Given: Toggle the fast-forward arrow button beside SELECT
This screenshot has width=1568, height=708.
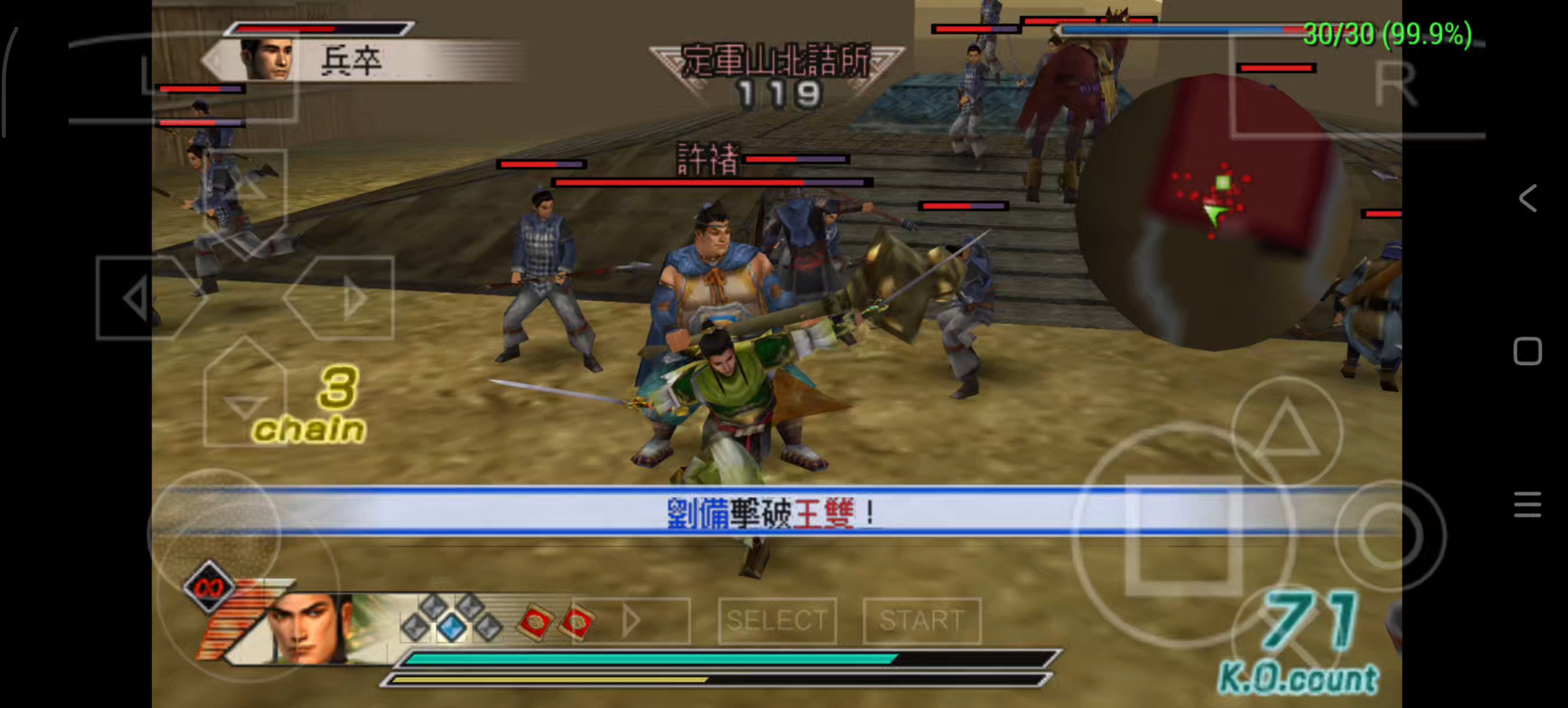Looking at the screenshot, I should pyautogui.click(x=632, y=620).
